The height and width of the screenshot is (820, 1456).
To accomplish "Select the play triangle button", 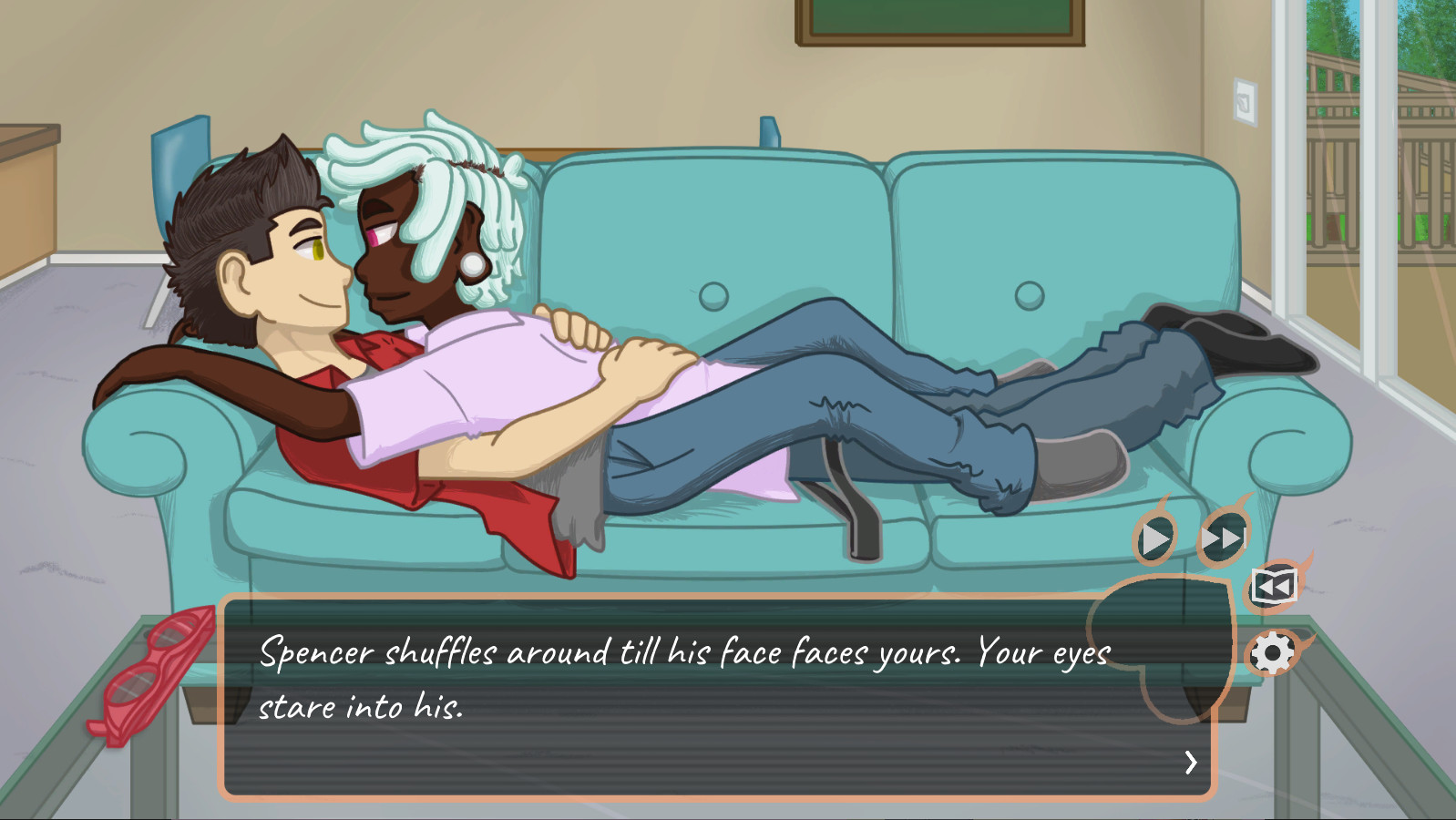I will coord(1155,538).
